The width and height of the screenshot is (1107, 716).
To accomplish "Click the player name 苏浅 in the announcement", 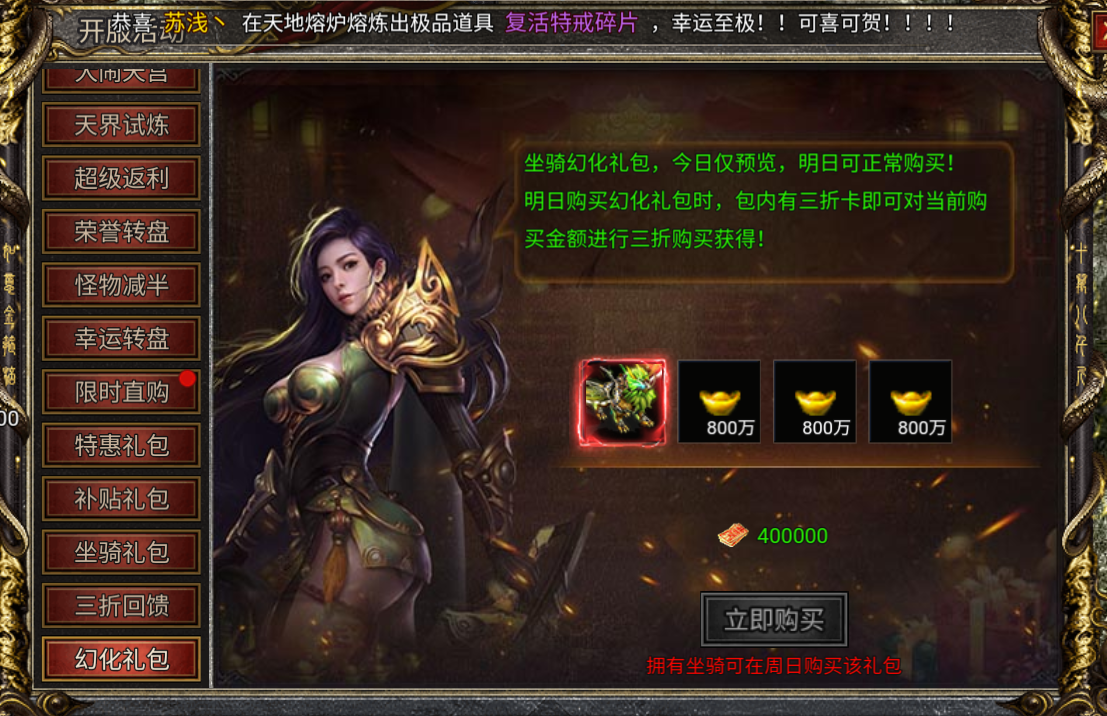I will [x=187, y=23].
